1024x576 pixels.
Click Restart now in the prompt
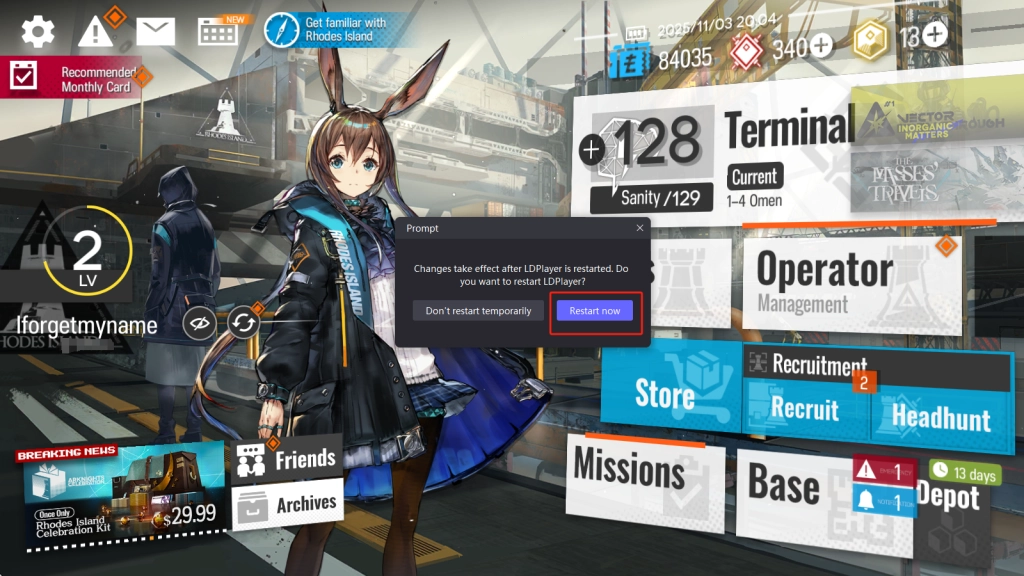[595, 311]
